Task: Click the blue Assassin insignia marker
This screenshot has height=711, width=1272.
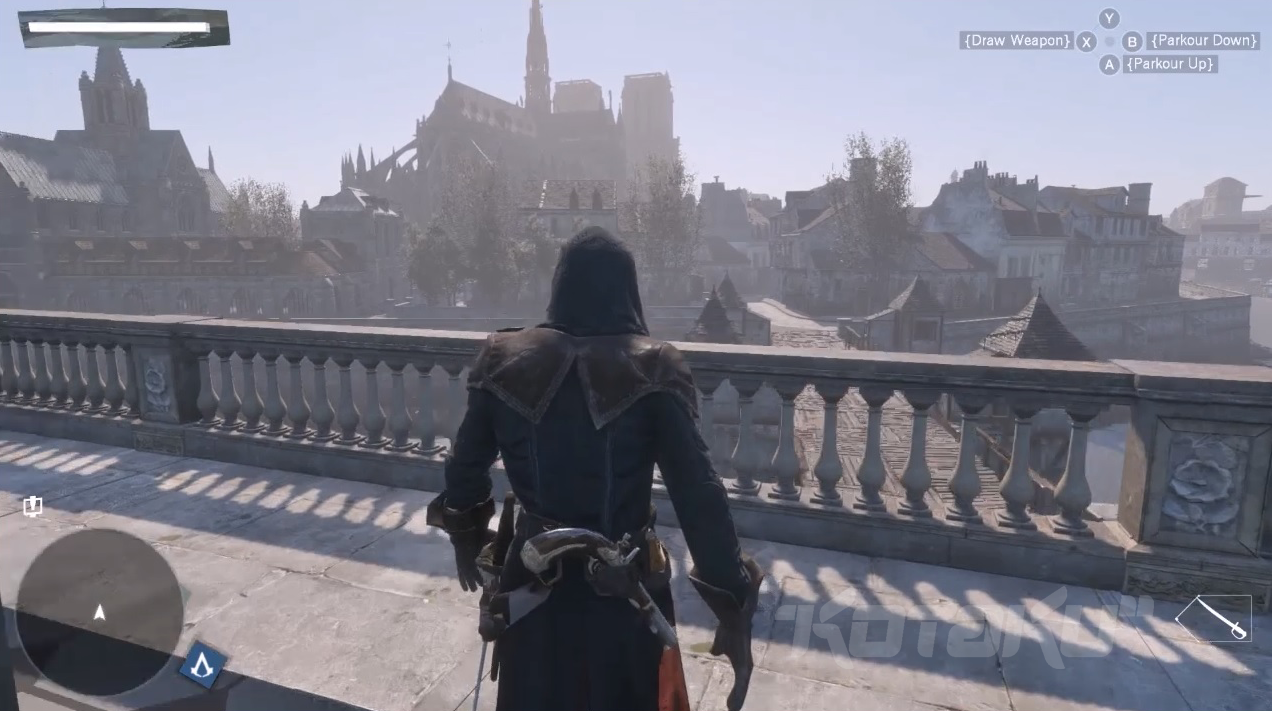Action: pyautogui.click(x=202, y=664)
